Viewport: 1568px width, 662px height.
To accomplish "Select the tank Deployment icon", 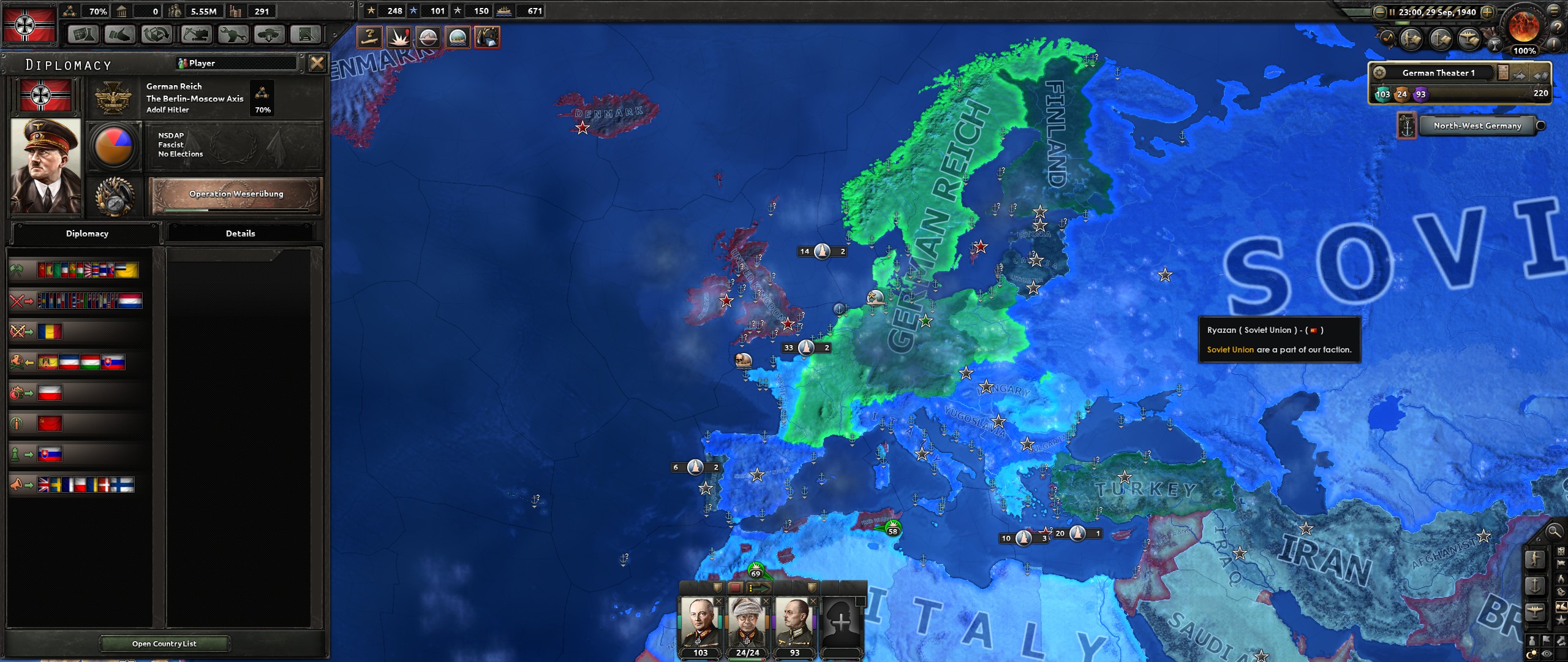I will point(269,35).
